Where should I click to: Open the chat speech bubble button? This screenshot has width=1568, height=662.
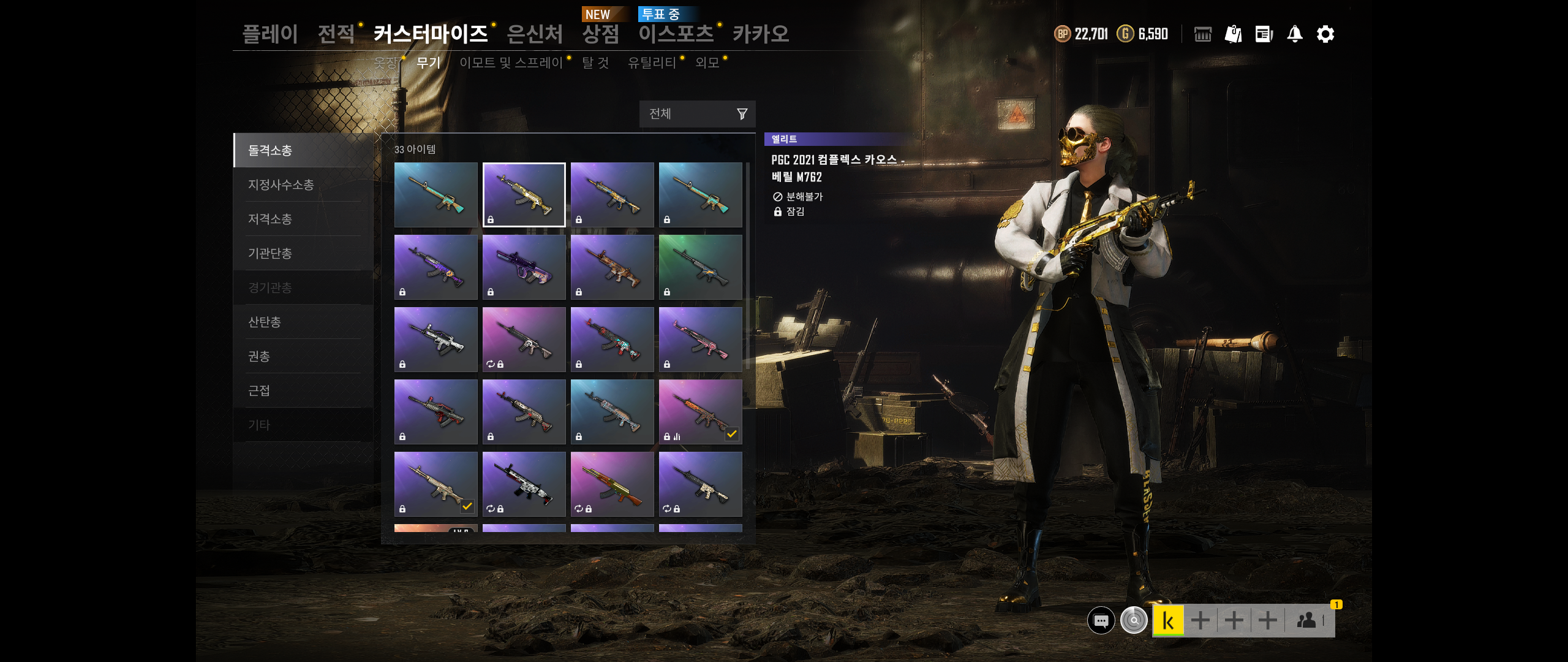[1101, 621]
